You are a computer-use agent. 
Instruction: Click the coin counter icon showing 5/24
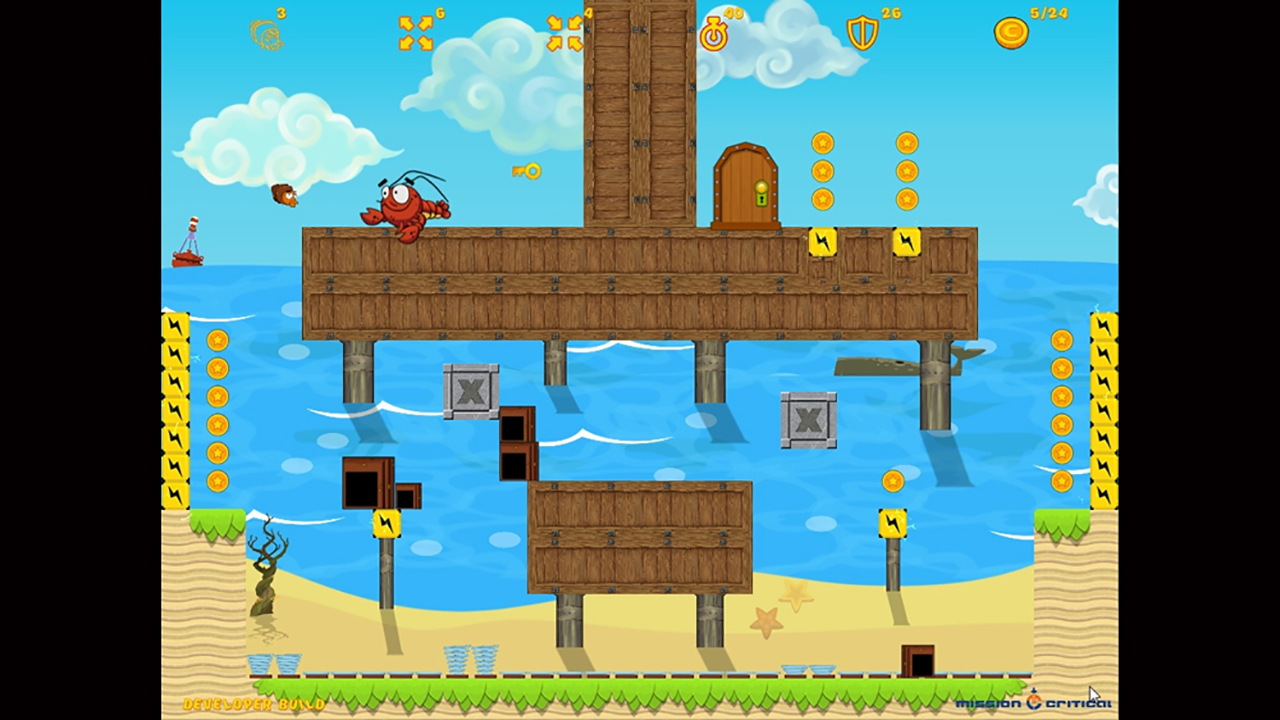tap(1009, 32)
